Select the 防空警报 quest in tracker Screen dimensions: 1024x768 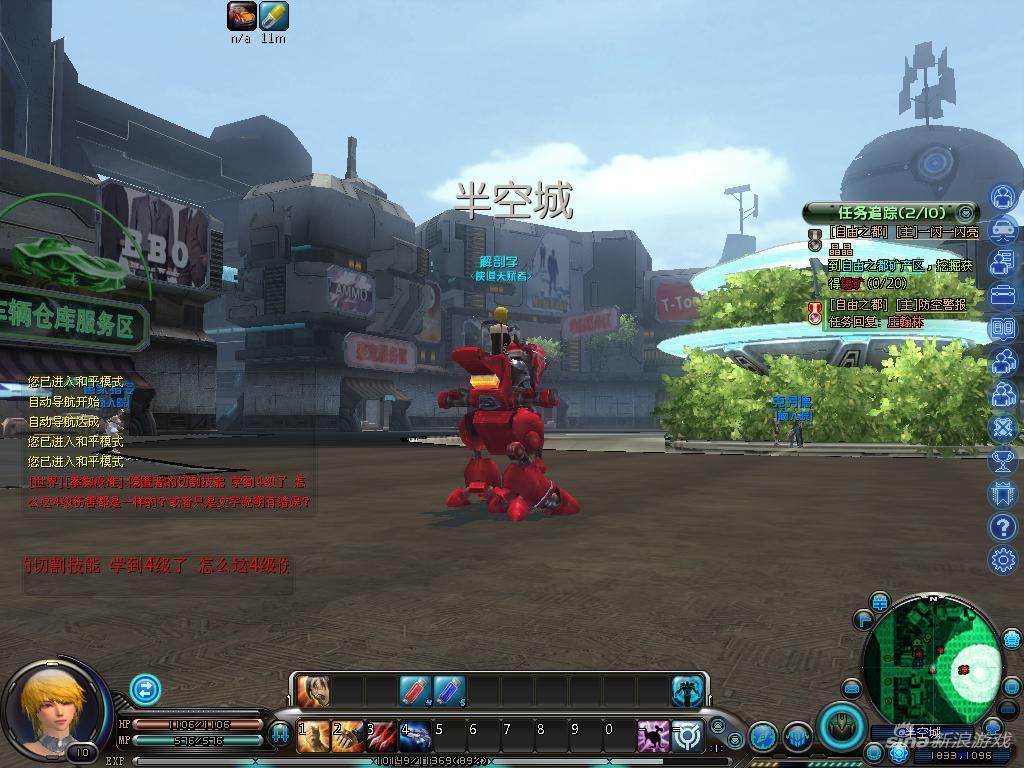click(898, 305)
